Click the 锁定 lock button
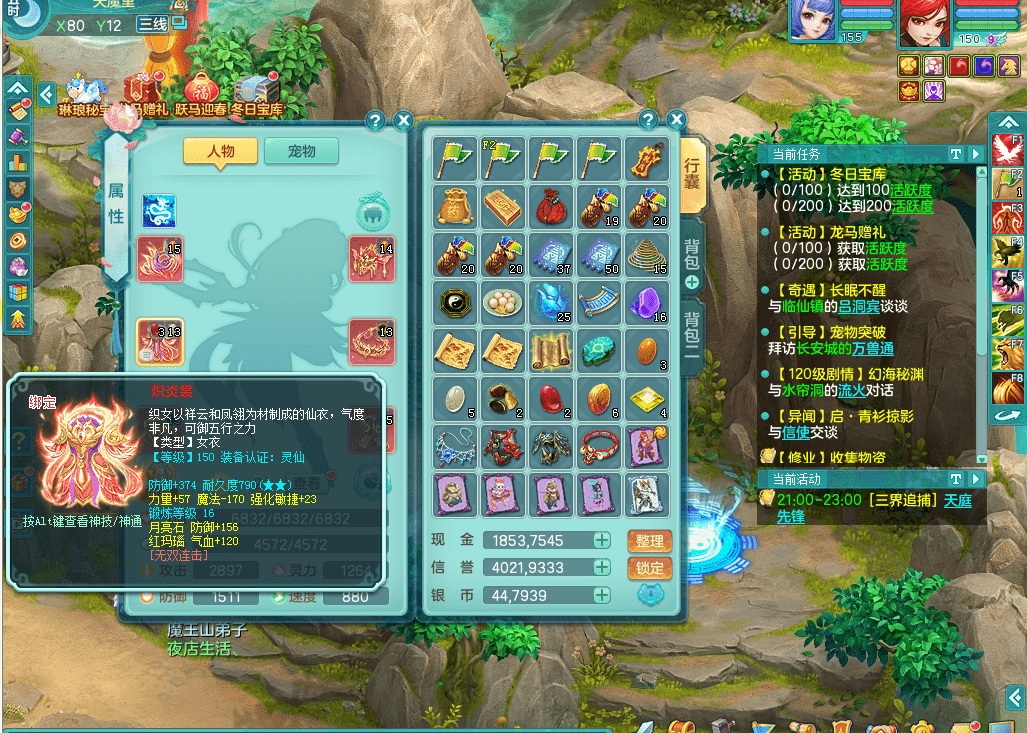 (649, 568)
